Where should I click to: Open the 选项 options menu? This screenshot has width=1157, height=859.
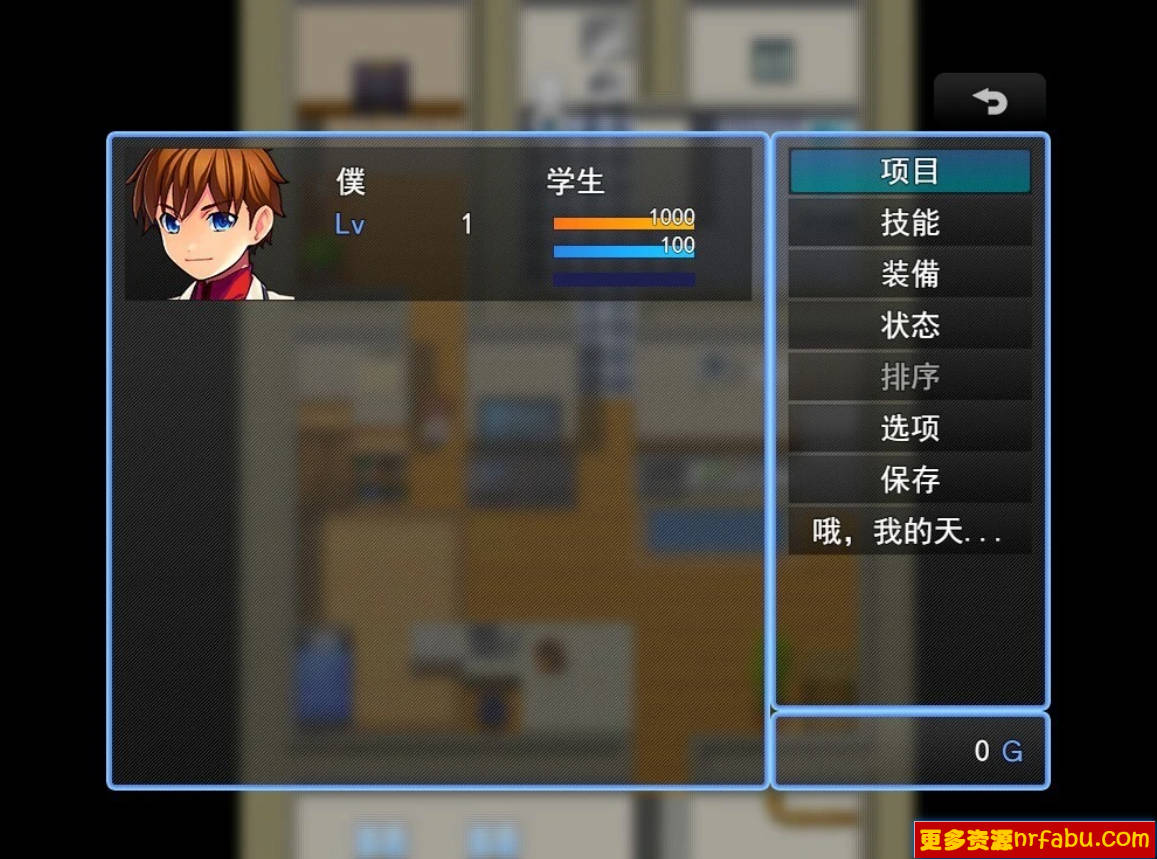(x=909, y=429)
